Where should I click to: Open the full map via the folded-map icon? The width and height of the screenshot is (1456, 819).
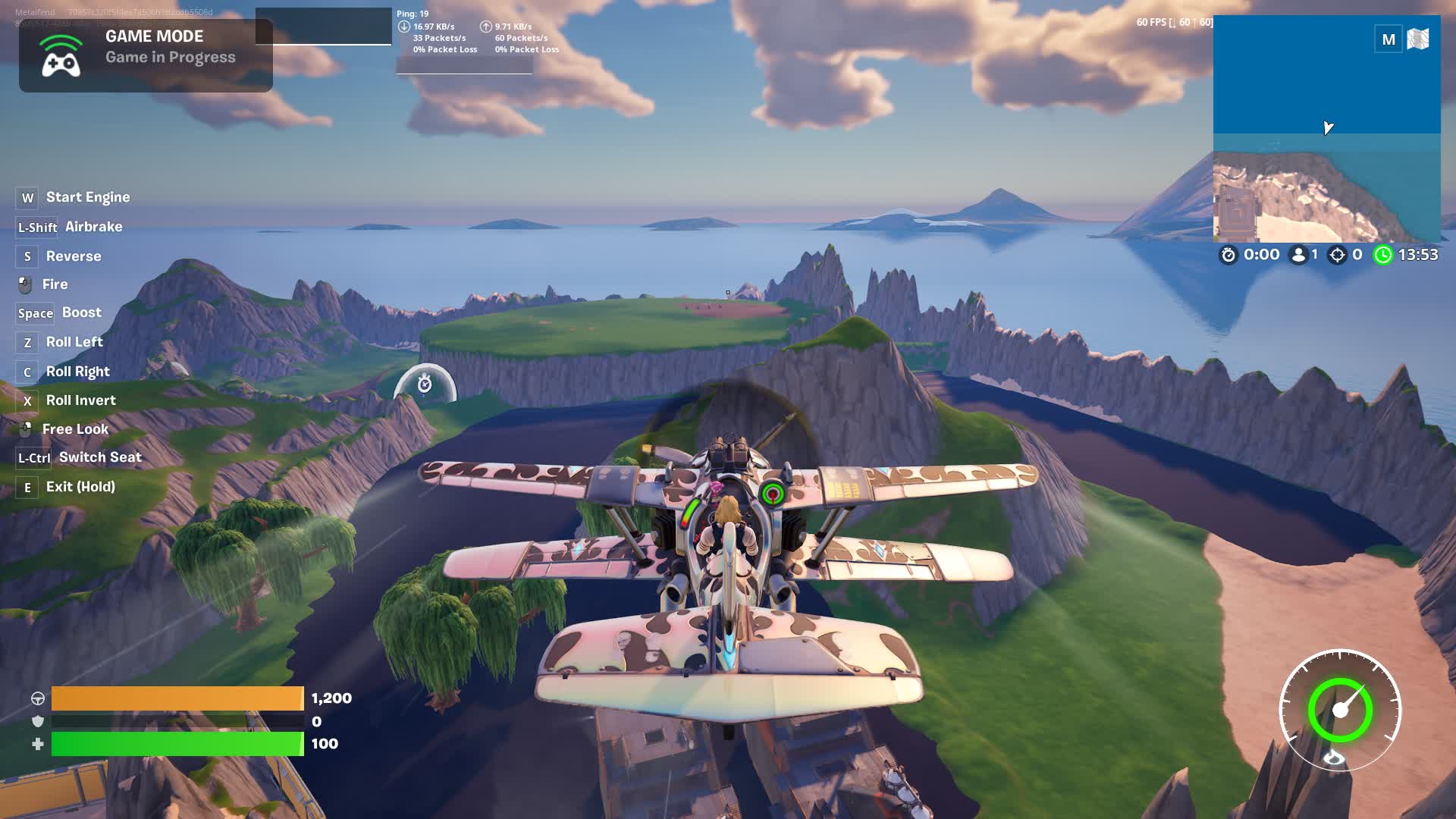tap(1417, 39)
